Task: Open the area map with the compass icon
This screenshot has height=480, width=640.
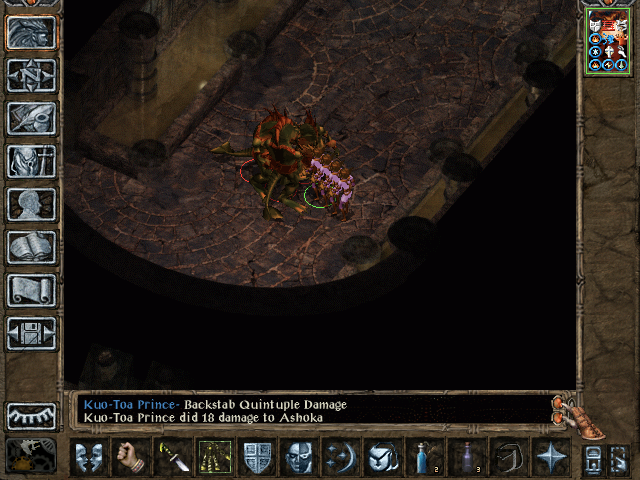Action: pos(31,75)
